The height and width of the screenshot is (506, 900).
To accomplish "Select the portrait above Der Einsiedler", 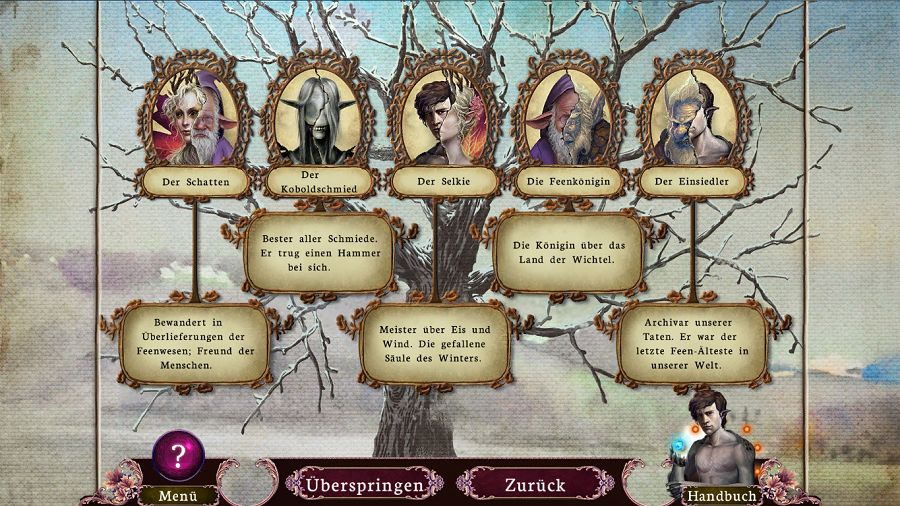I will (x=691, y=120).
